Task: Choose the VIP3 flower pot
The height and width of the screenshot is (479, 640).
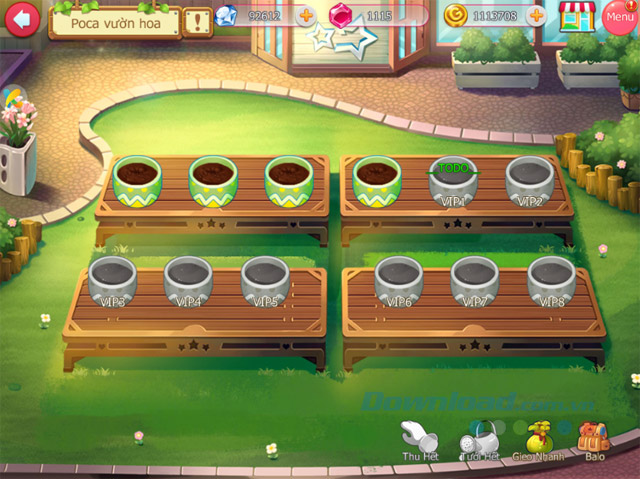Action: coord(113,281)
